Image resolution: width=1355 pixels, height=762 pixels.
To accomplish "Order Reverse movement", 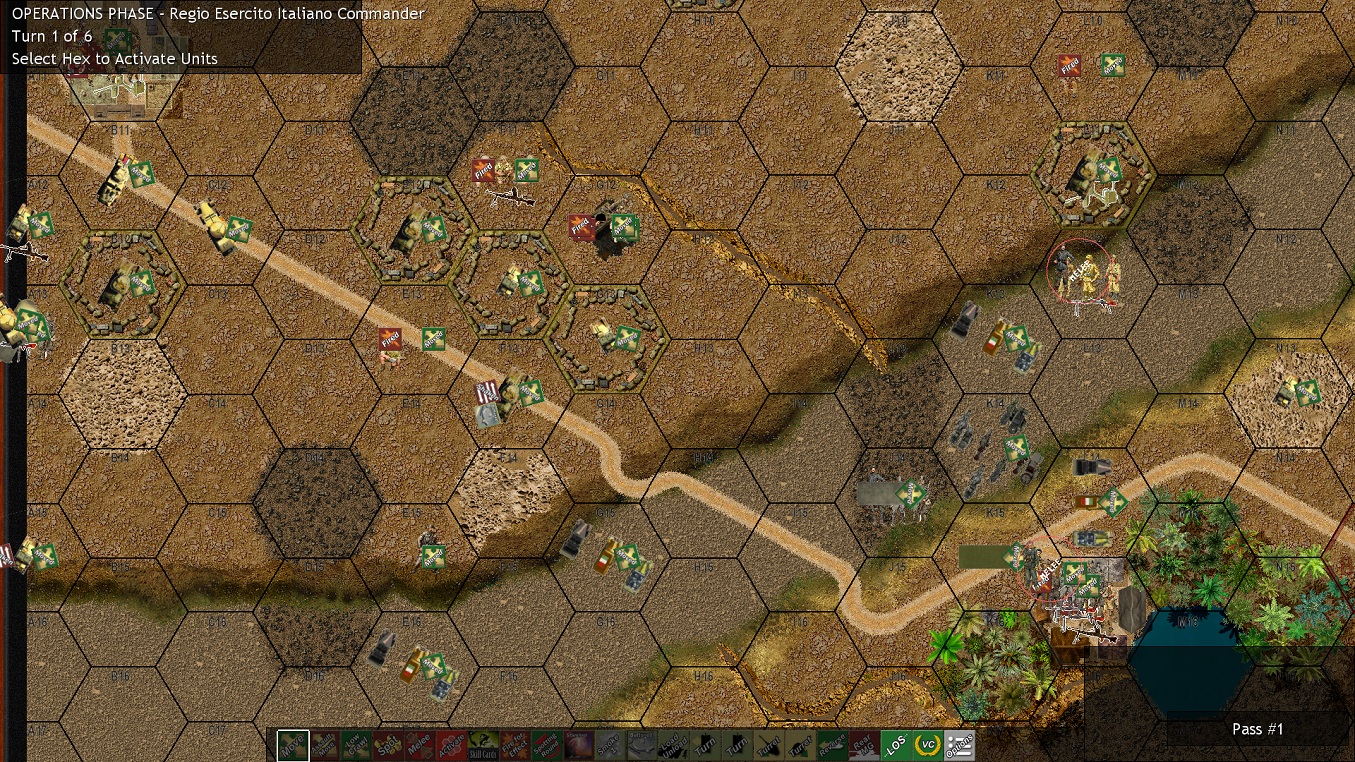I will [834, 746].
